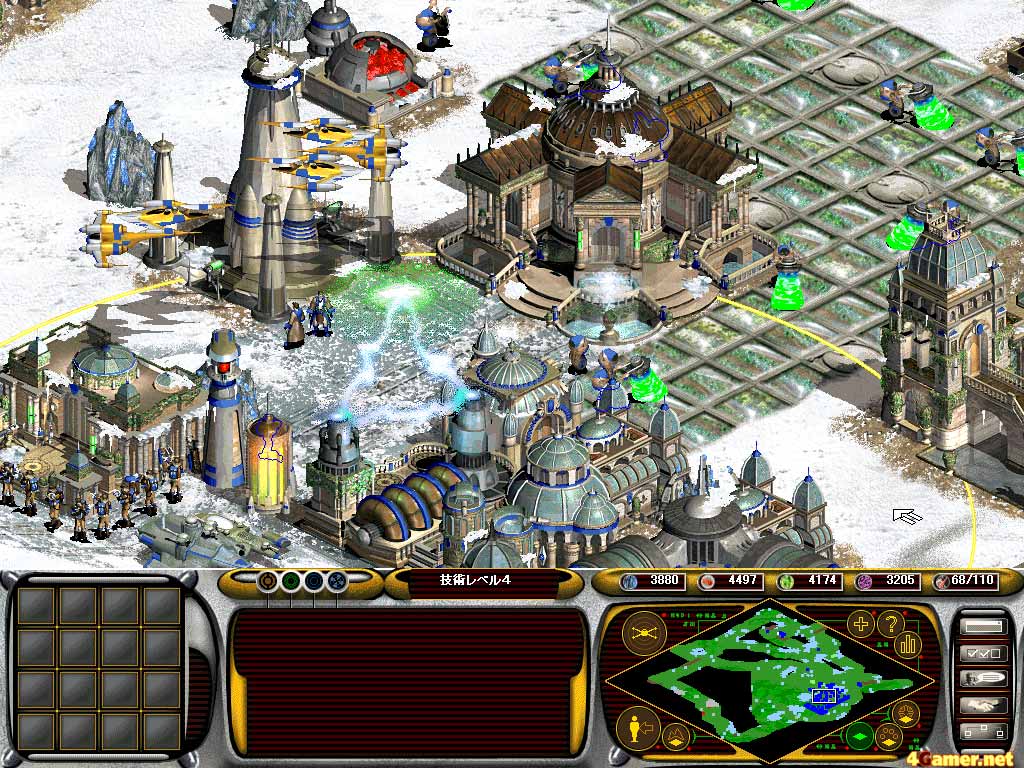Toggle the green diamond minimap mode
Screen dimensions: 1024x768
[859, 738]
